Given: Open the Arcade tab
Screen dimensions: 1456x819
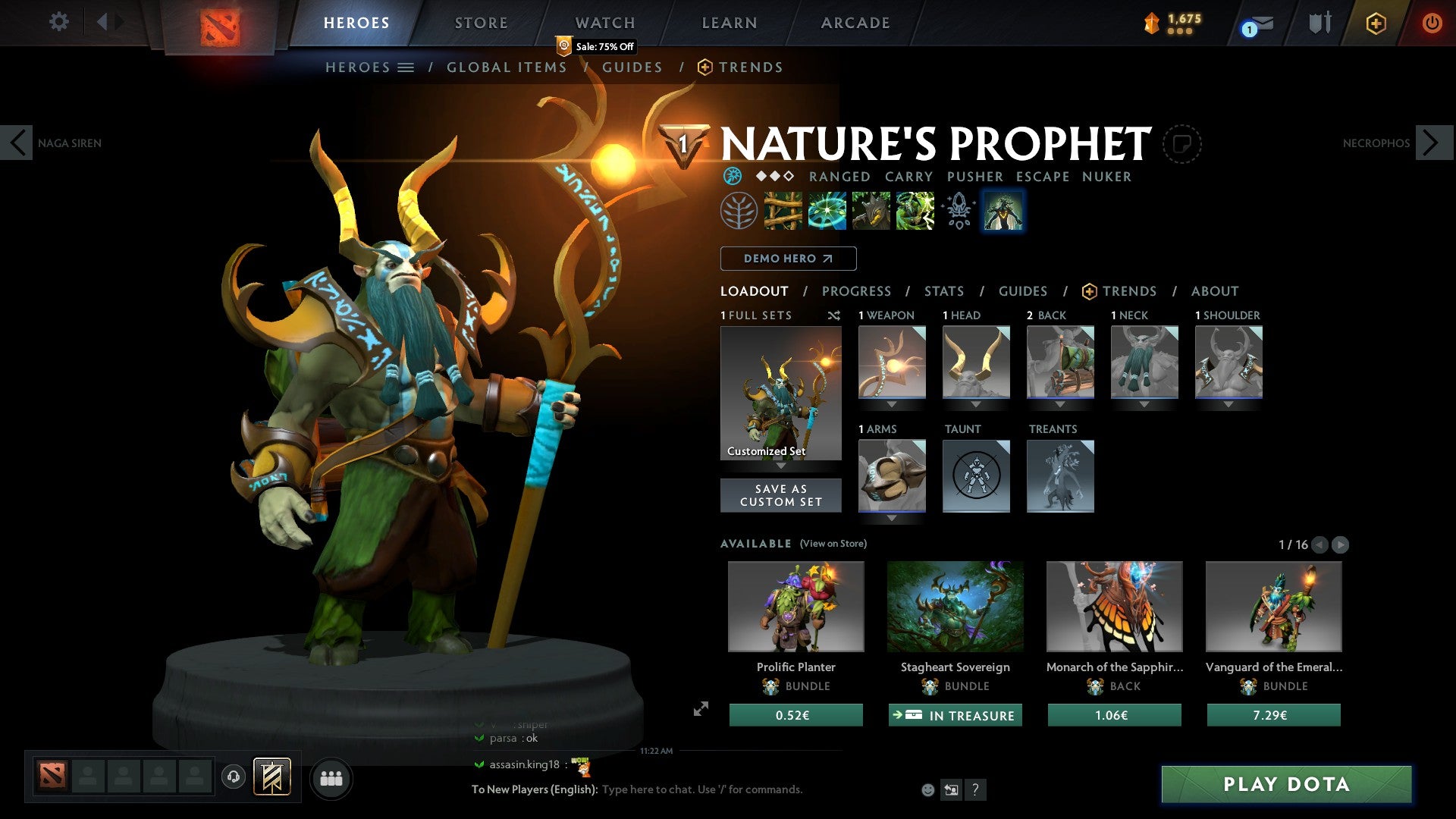Looking at the screenshot, I should 855,23.
